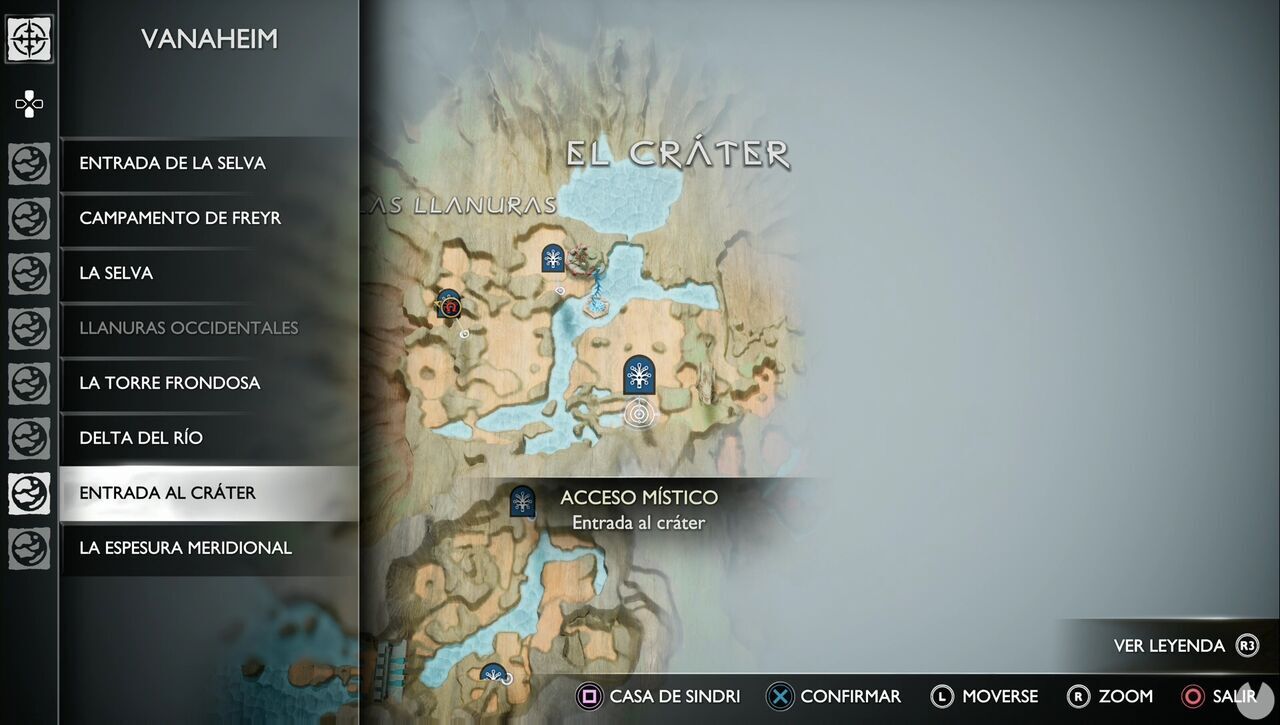Image resolution: width=1280 pixels, height=725 pixels.
Task: Click the compass icon at top of sidebar
Action: [x=29, y=41]
